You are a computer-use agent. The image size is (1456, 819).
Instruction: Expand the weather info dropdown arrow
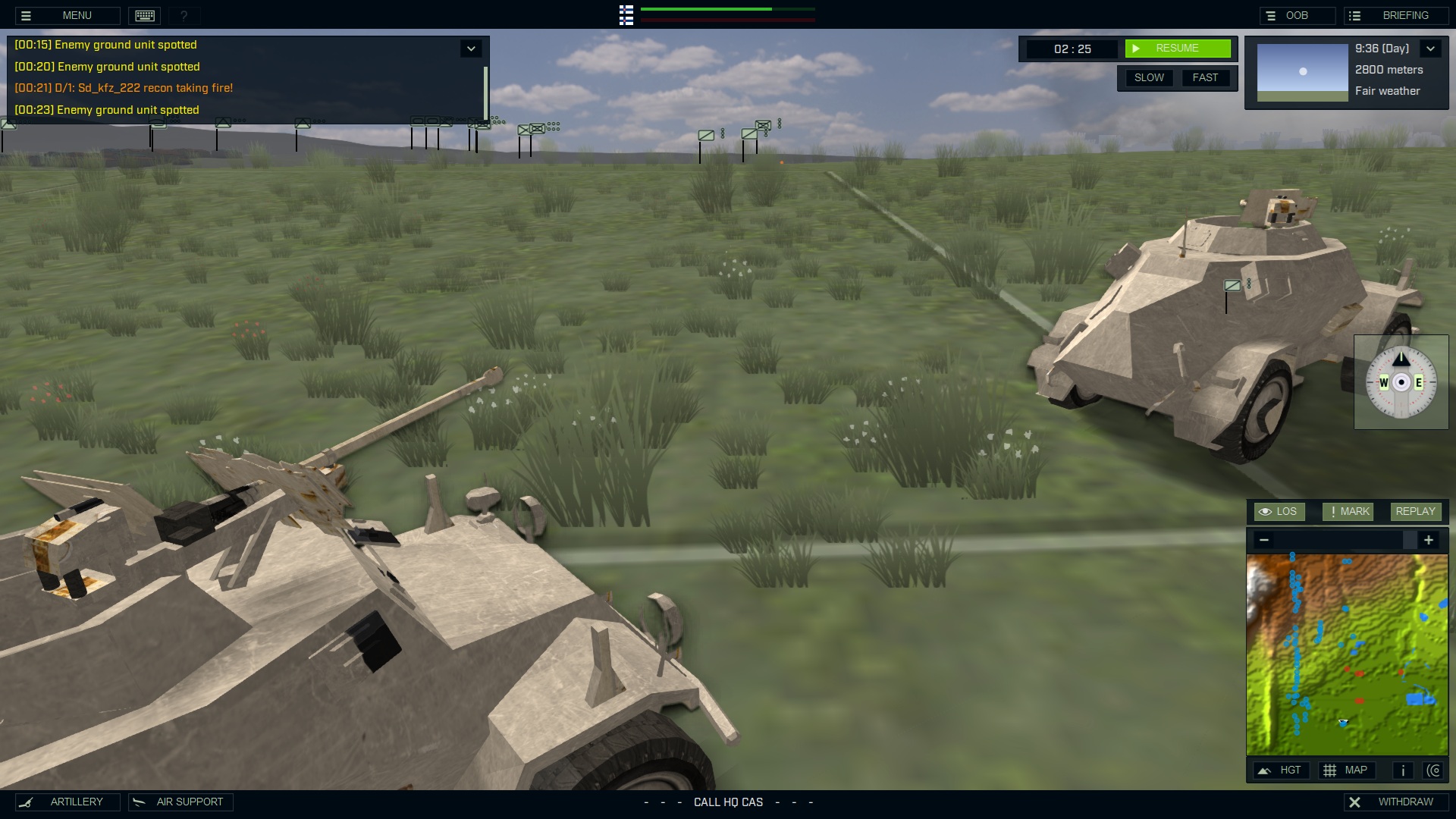[1430, 49]
